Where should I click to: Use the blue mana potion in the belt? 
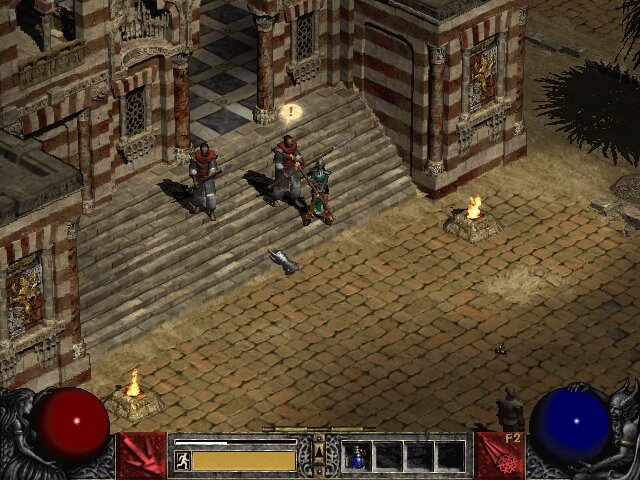[x=357, y=456]
